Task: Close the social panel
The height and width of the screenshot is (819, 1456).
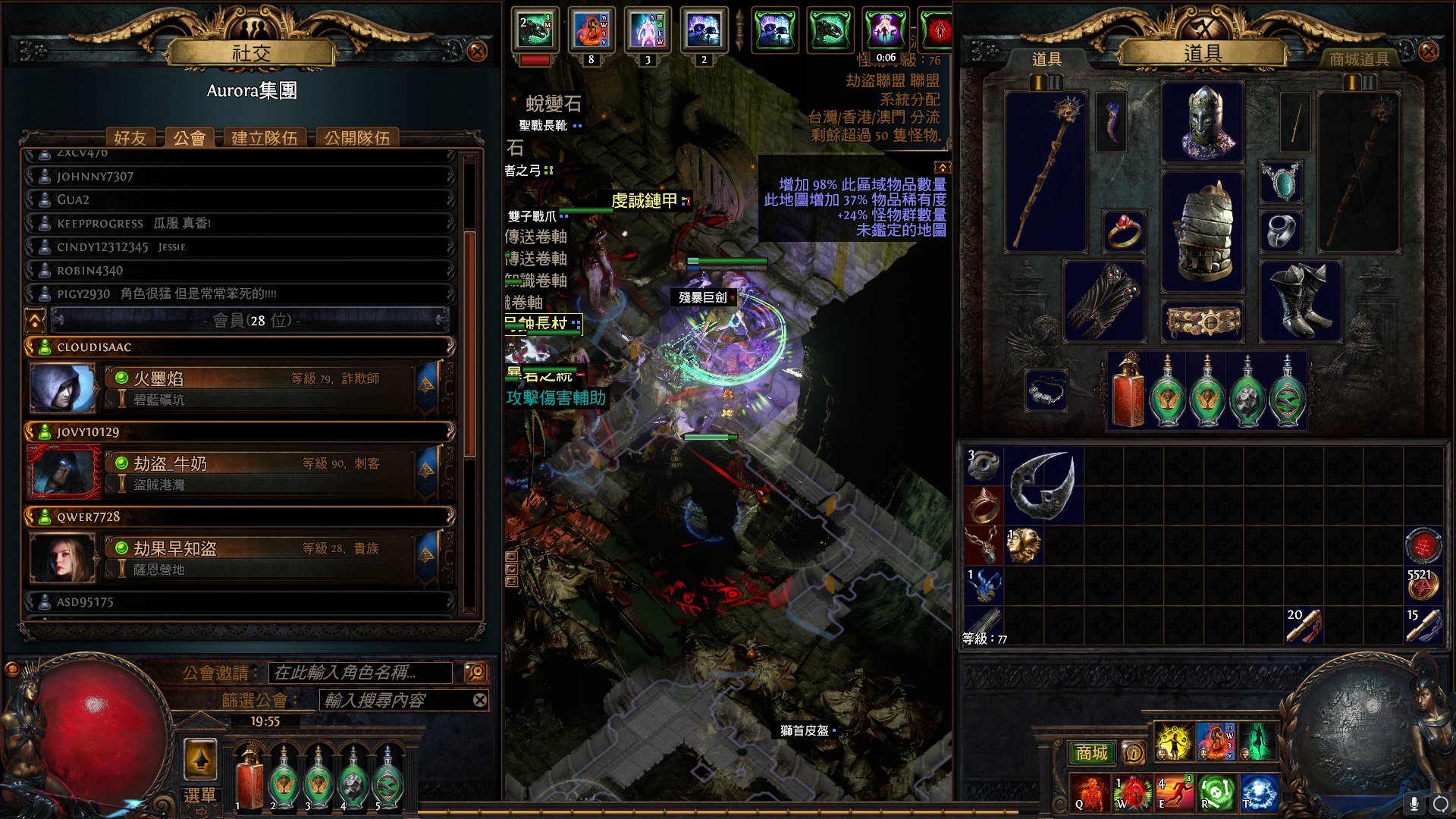Action: point(477,52)
